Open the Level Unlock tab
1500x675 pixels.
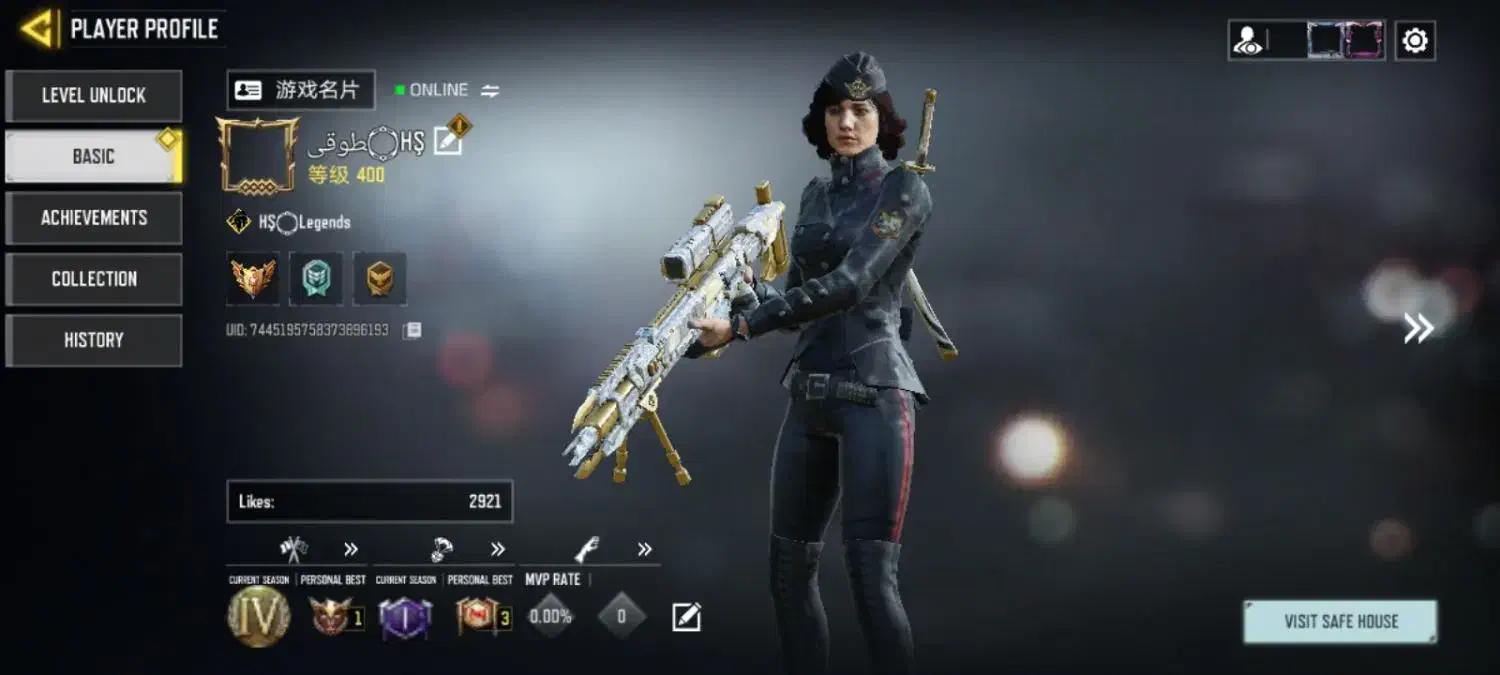click(93, 96)
